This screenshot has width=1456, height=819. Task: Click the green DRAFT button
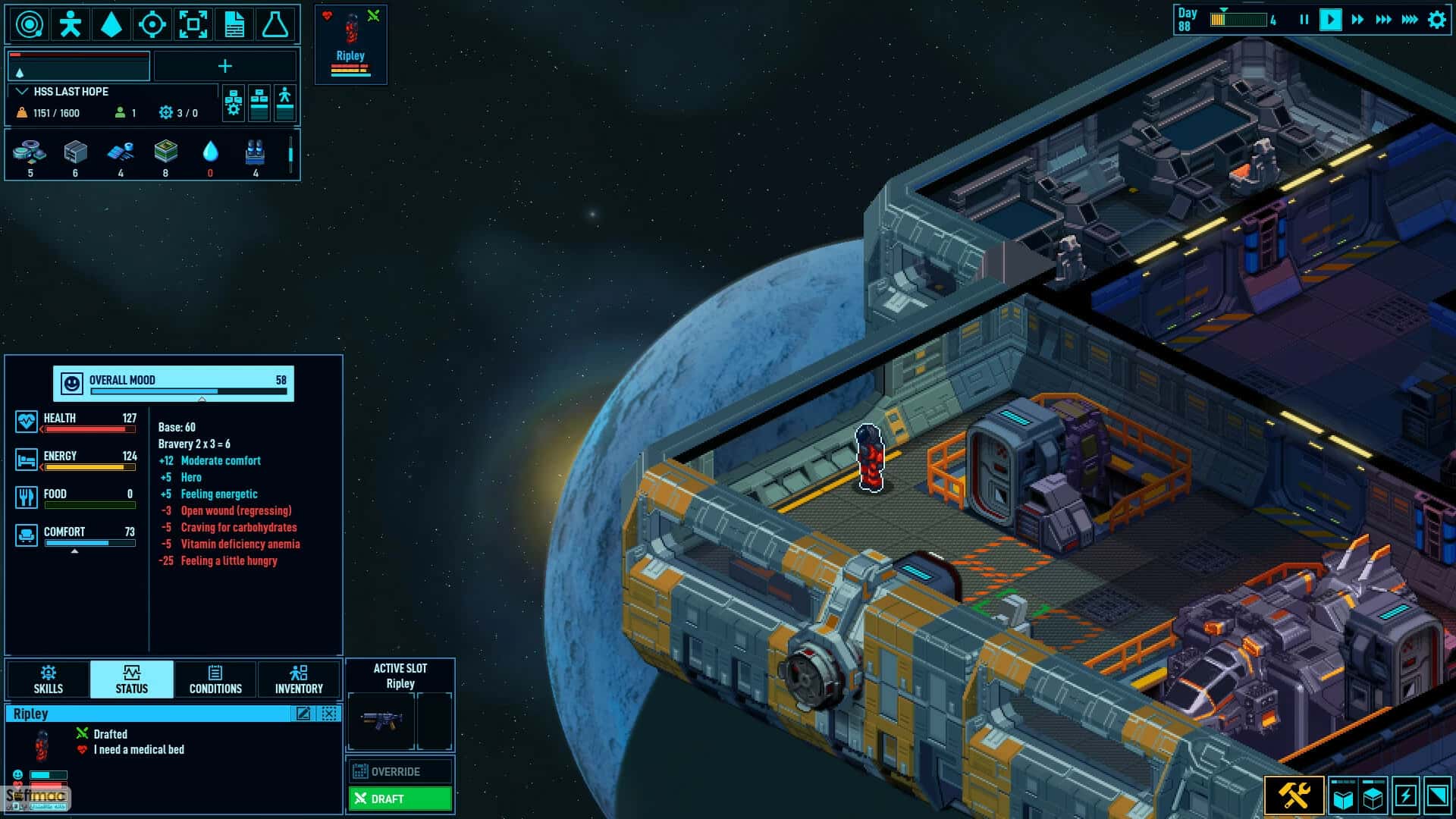pos(400,799)
